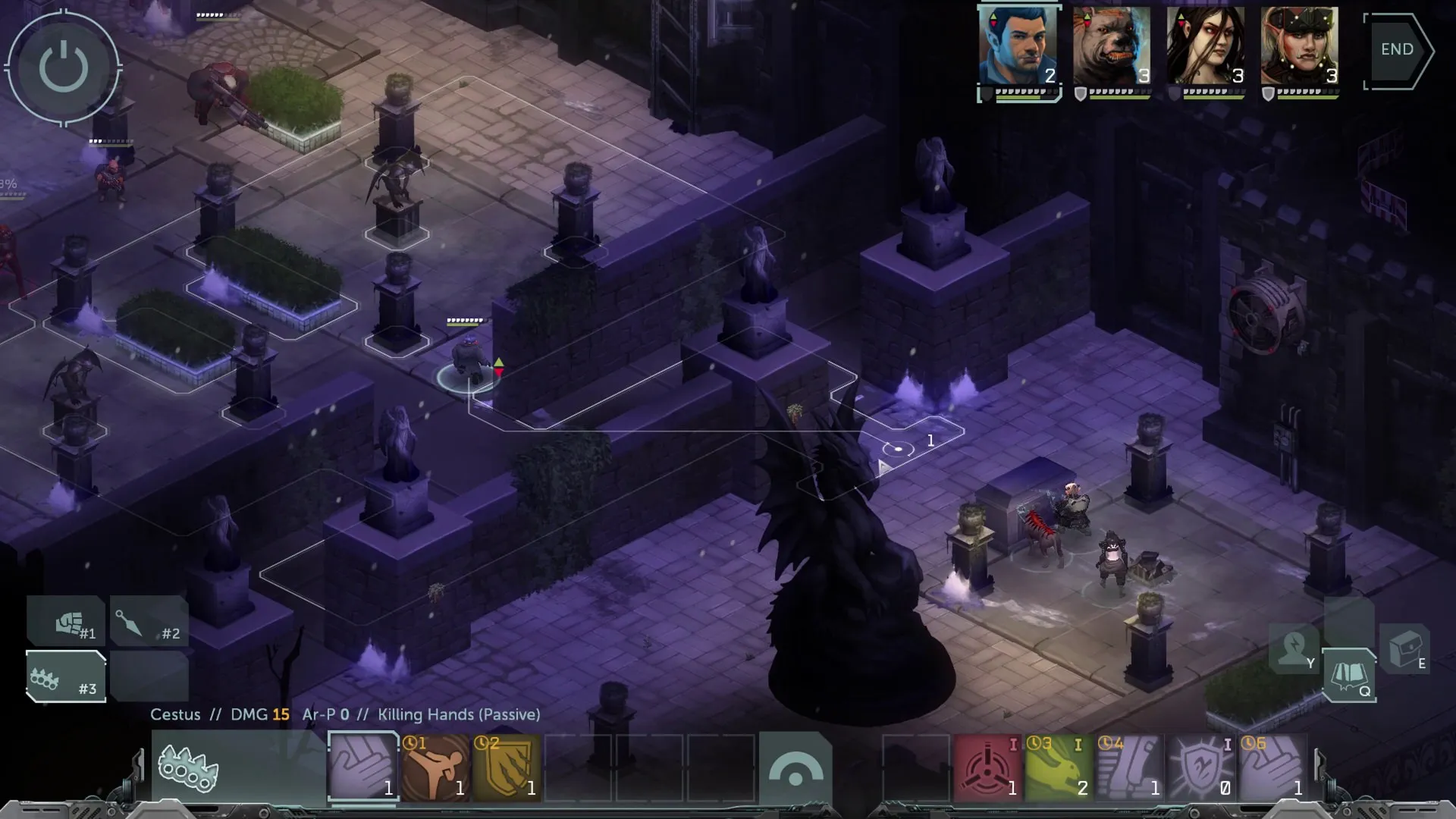Open the game menu with the power icon
1456x819 pixels.
(66, 67)
